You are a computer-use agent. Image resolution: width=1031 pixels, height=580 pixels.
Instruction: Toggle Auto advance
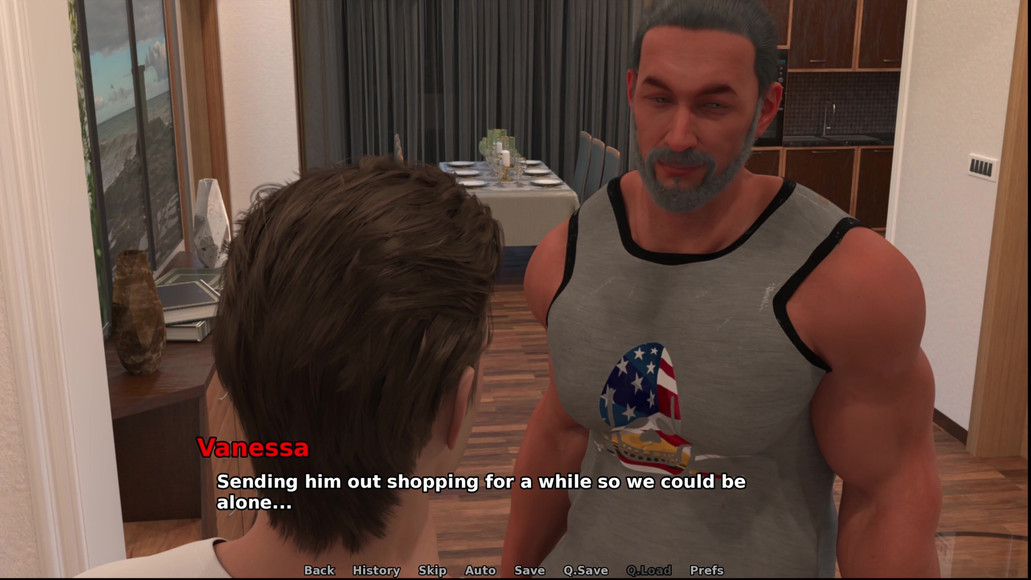point(480,570)
